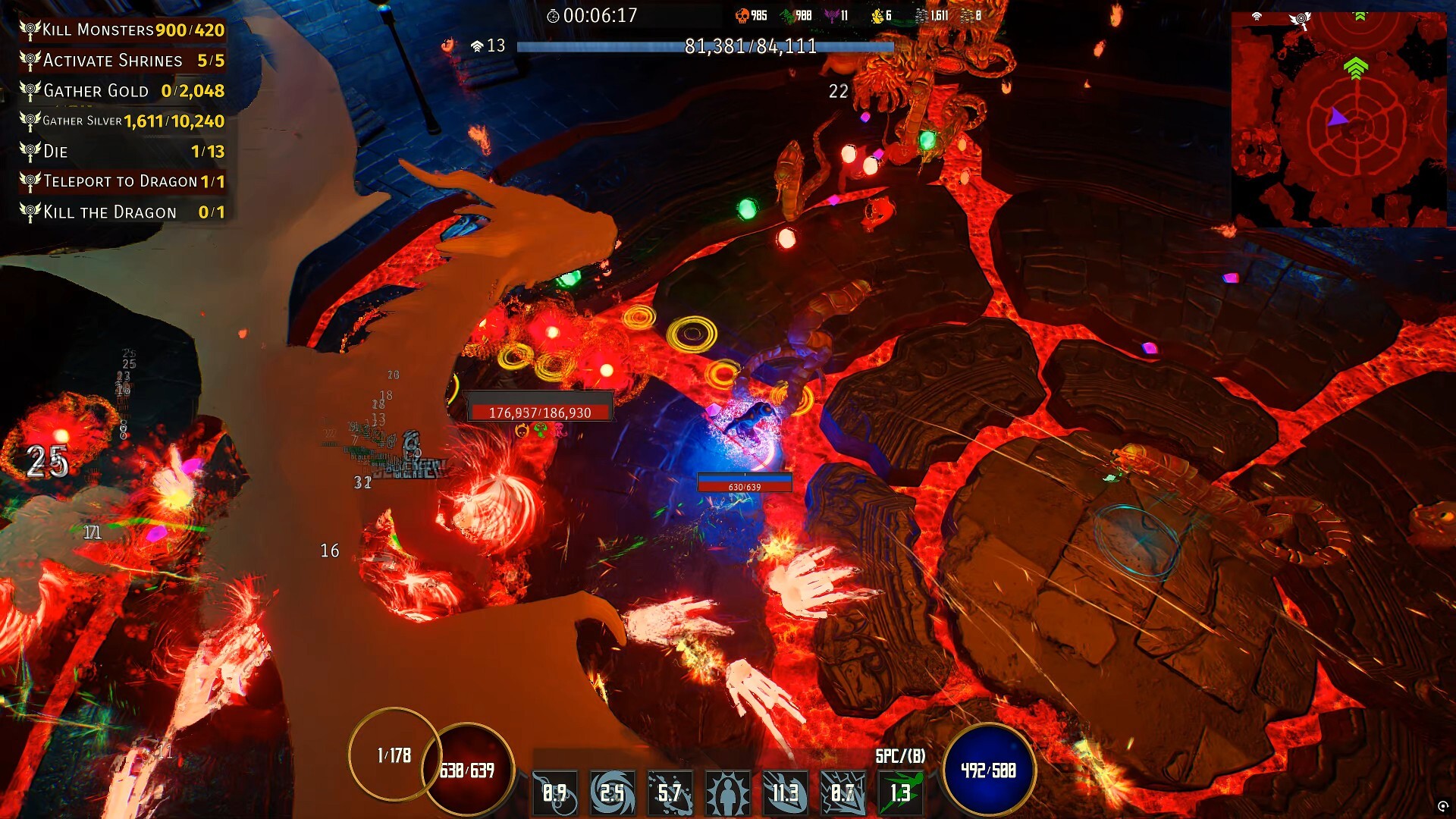1456x819 pixels.
Task: Activate the green dash skill
Action: tap(900, 793)
